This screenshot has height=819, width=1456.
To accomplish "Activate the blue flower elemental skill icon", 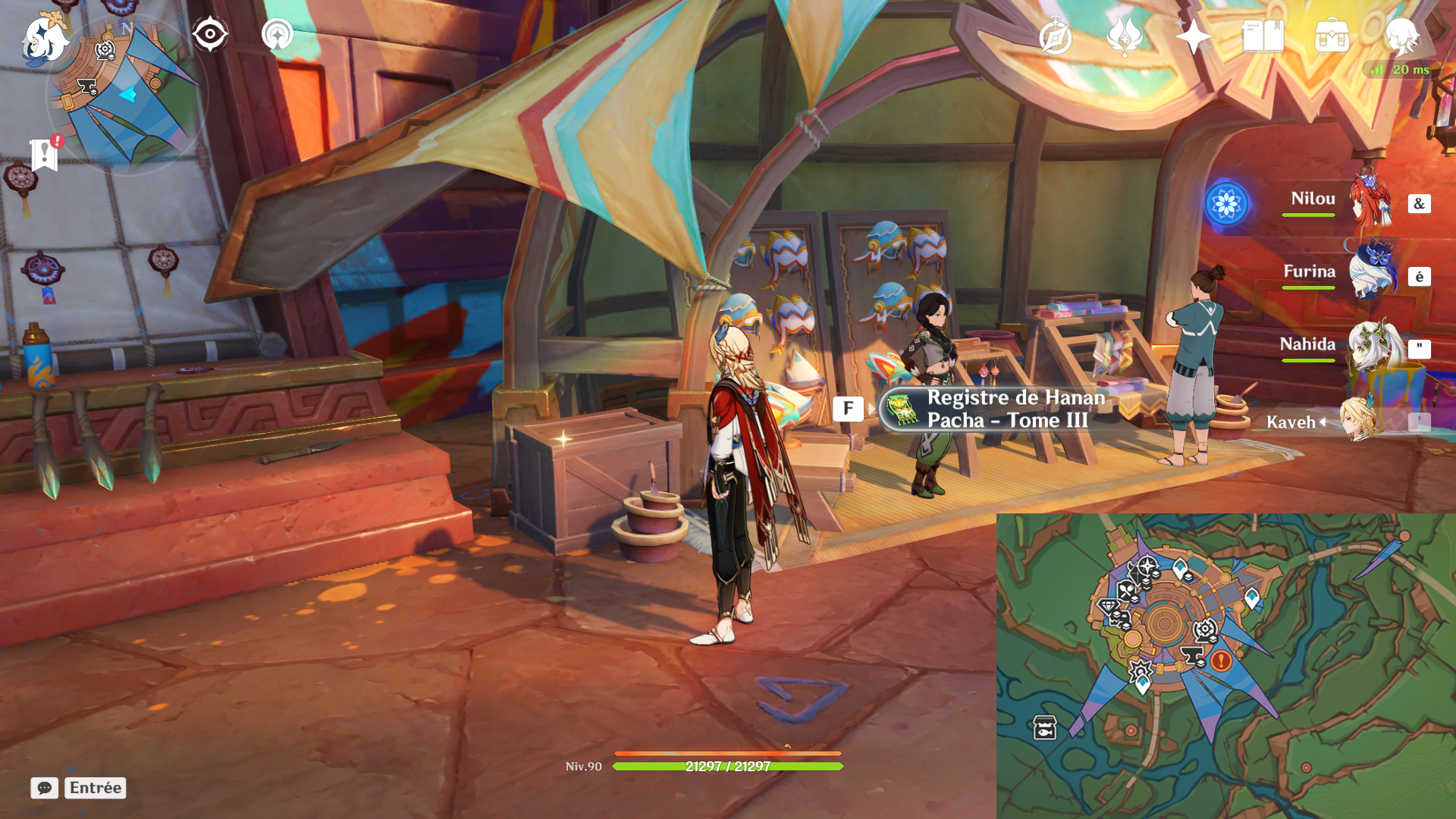I will pos(1226,203).
